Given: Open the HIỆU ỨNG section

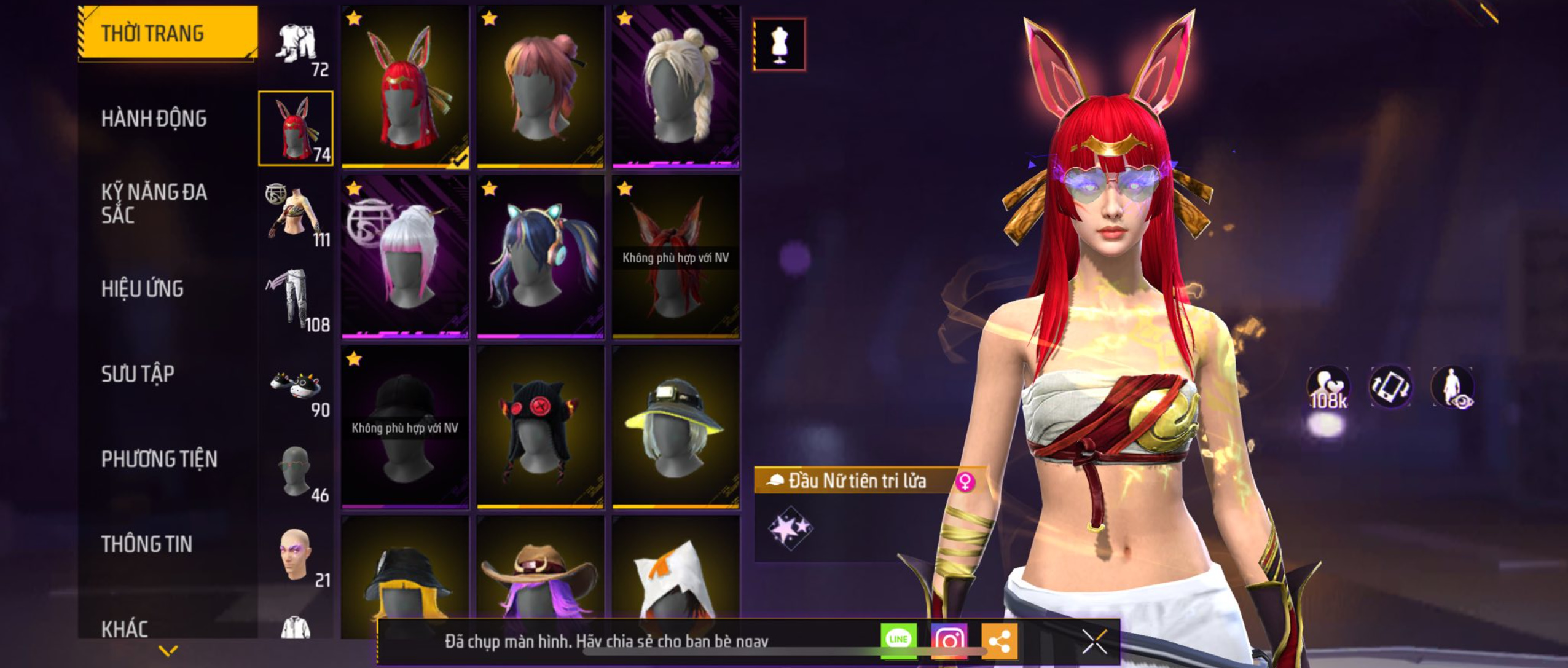Looking at the screenshot, I should point(143,289).
